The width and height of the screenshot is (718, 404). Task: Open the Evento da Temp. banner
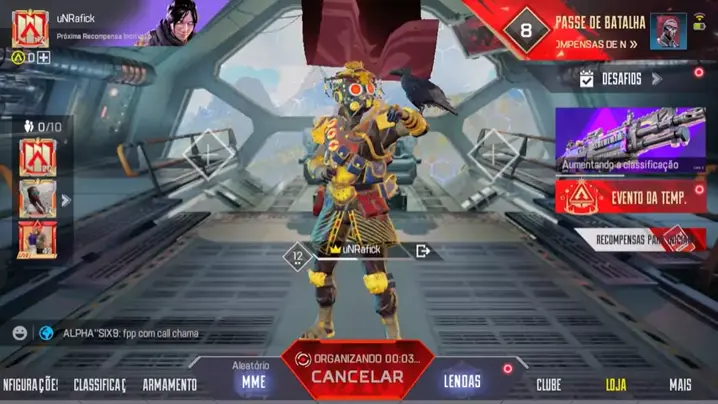[630, 196]
